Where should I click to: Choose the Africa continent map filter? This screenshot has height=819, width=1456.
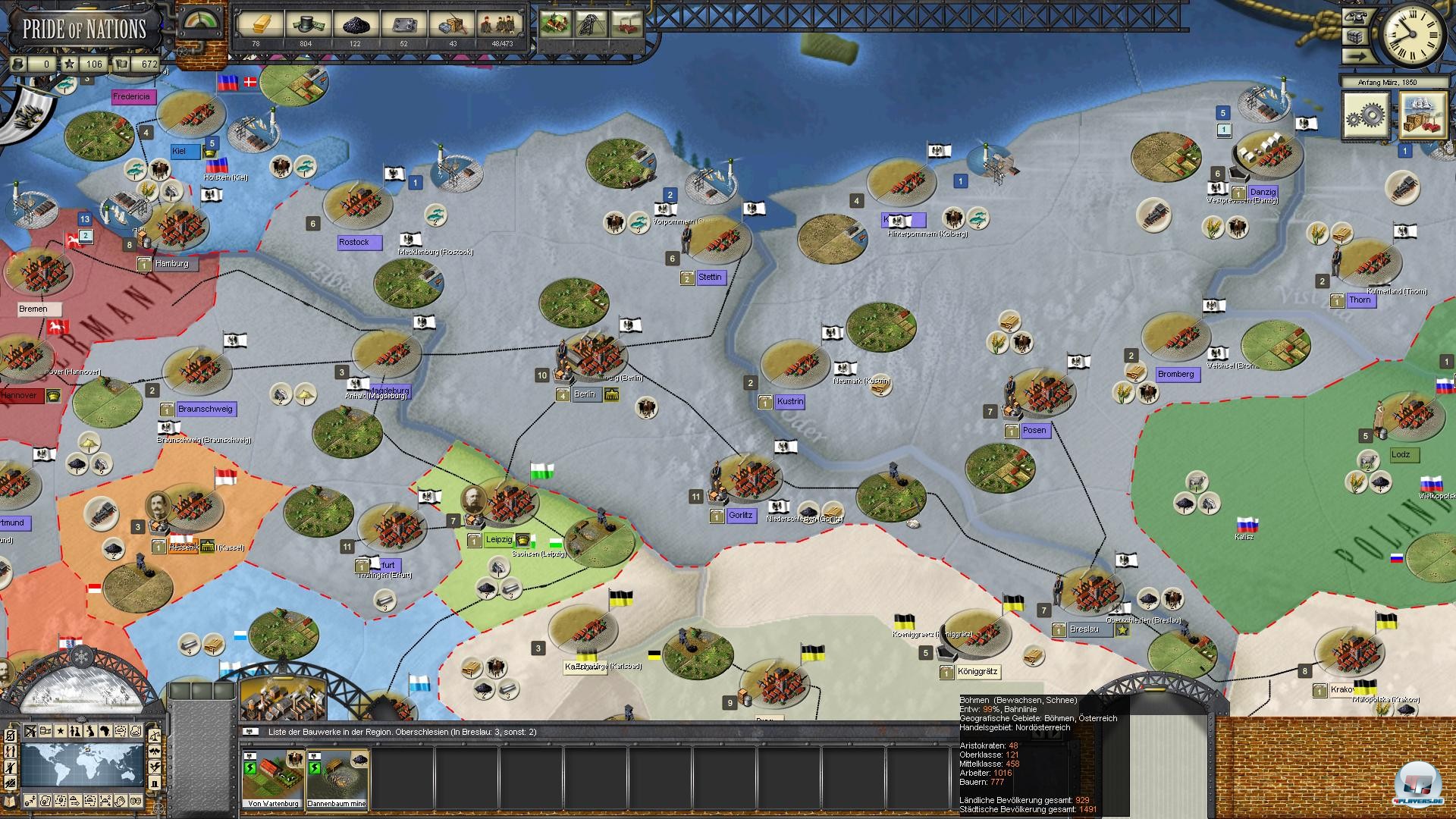pos(105,732)
